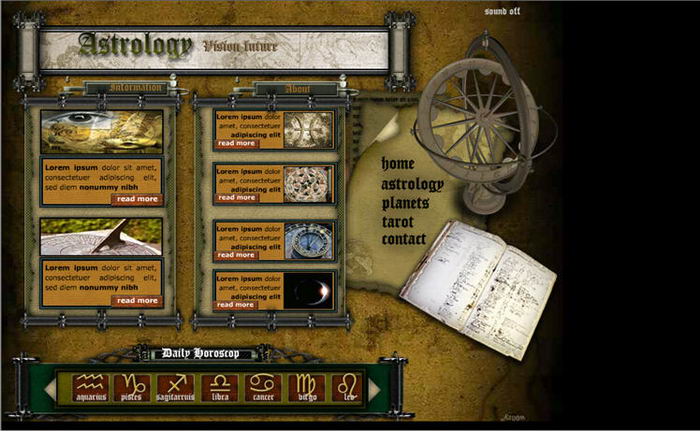Screen dimensions: 700x431
Task: Choose the Pisces zodiac icon
Action: point(132,388)
